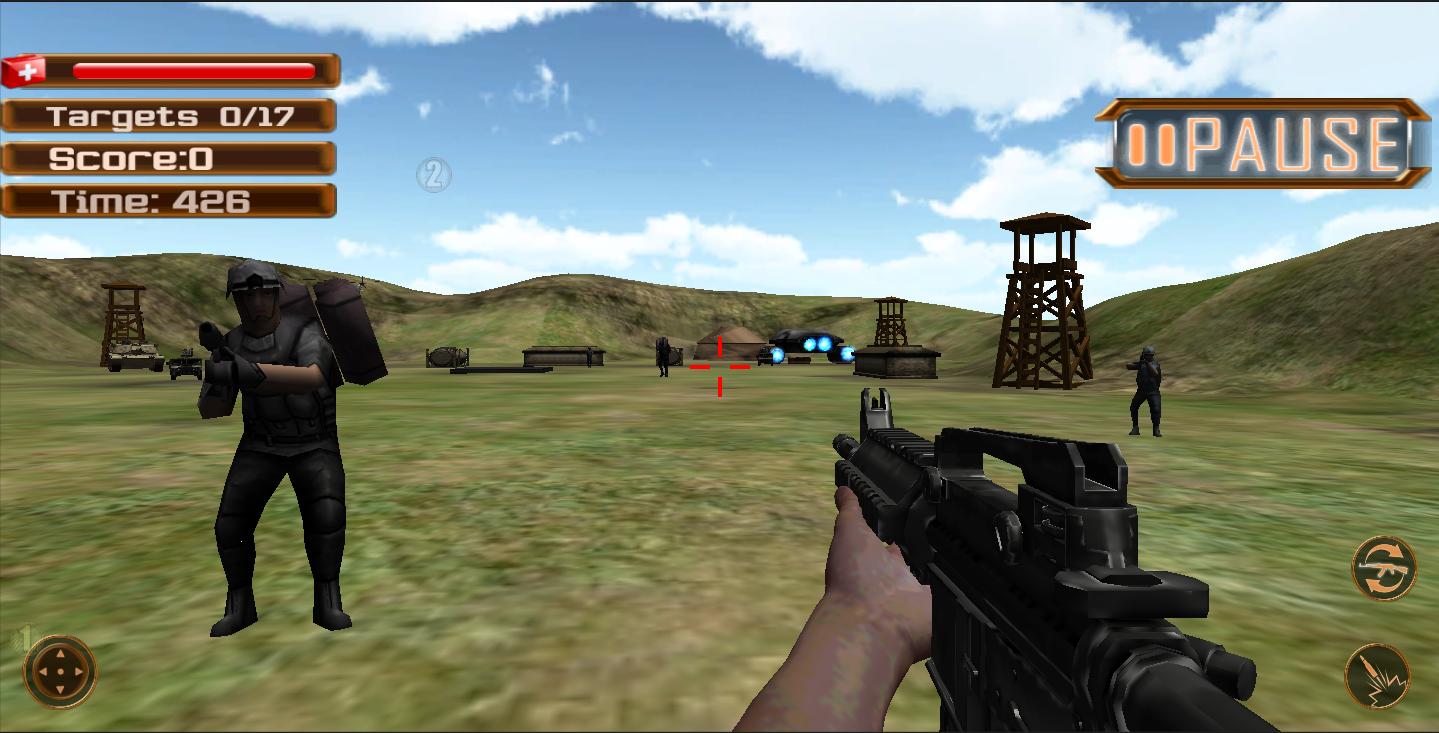Select the Score:0 display panel
Image resolution: width=1439 pixels, height=733 pixels.
[170, 157]
